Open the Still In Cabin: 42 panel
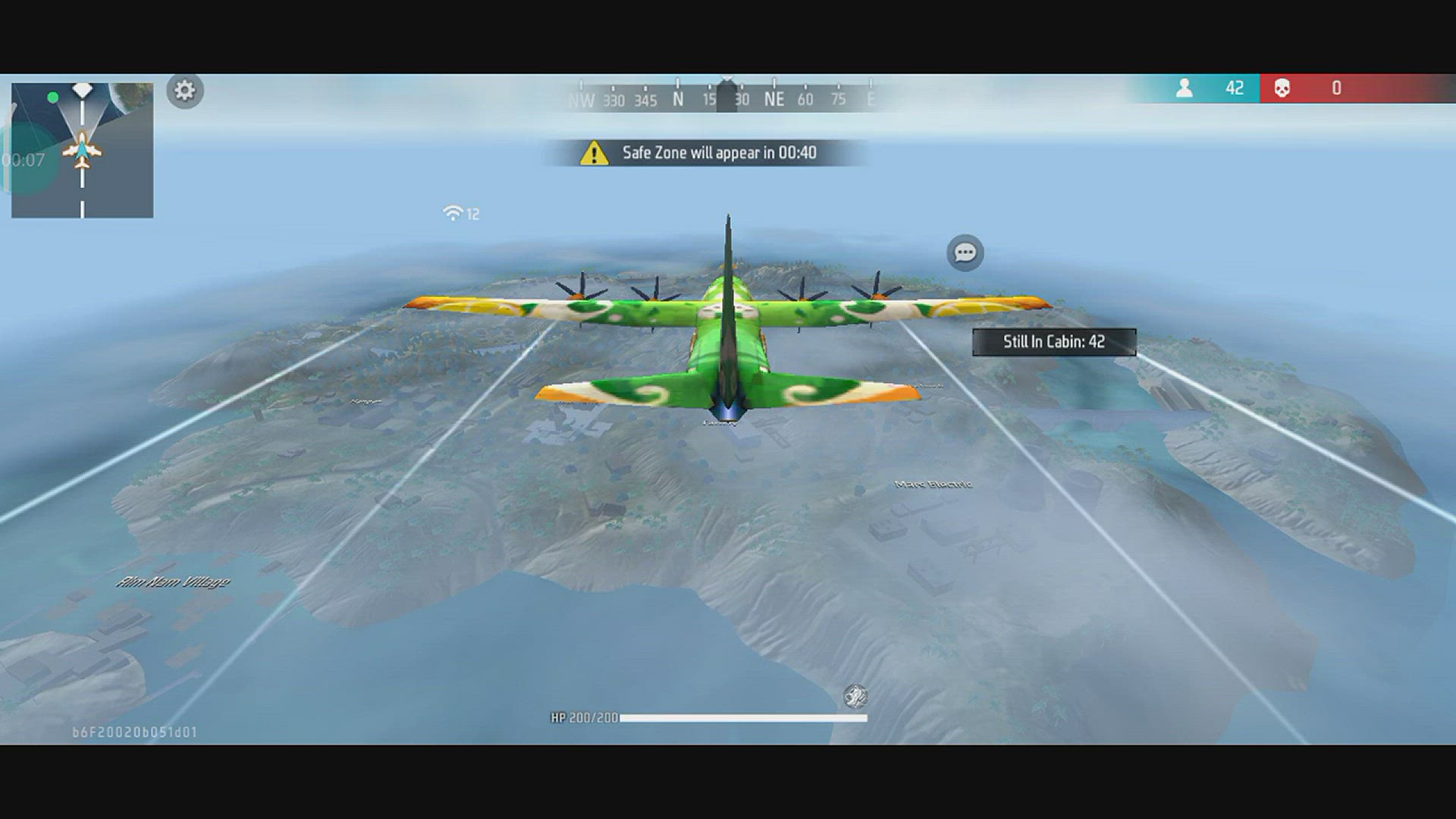Viewport: 1456px width, 819px height. point(1053,341)
